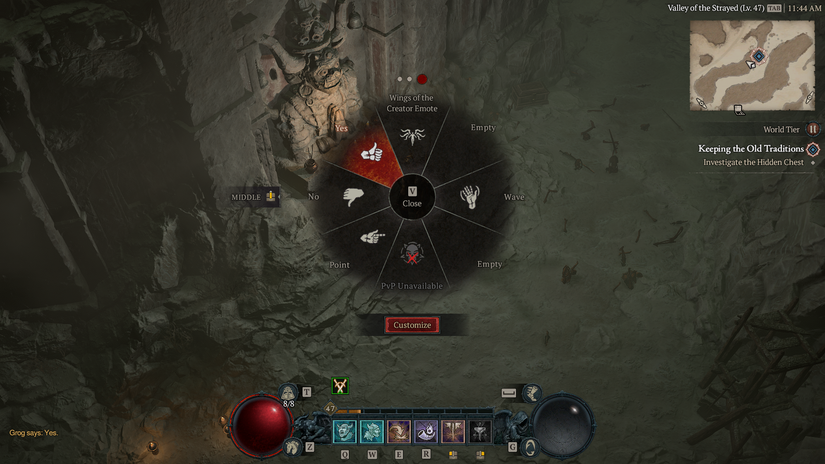Use the Wave emote
This screenshot has height=464, width=825.
click(x=470, y=196)
